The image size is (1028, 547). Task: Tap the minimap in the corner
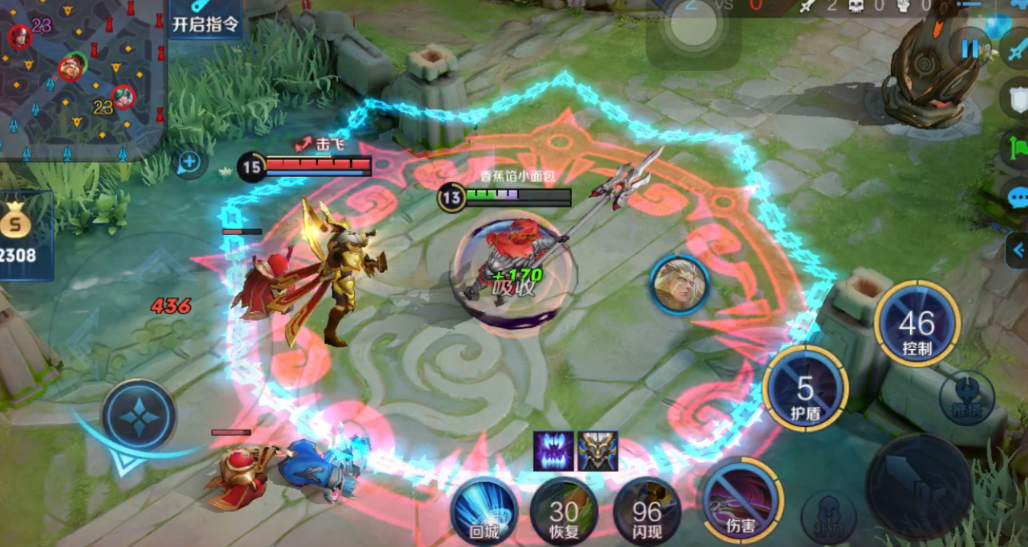pyautogui.click(x=80, y=75)
